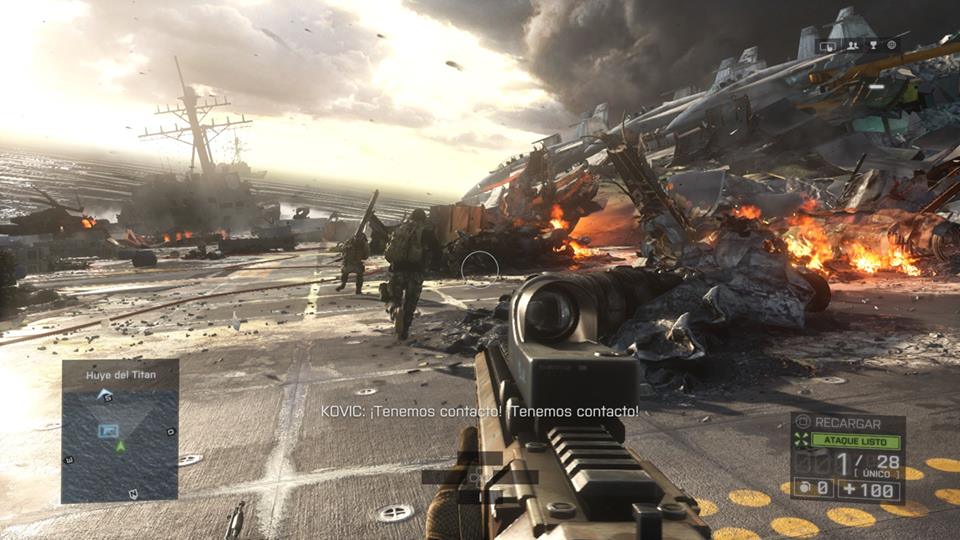Click the squad crosshair icon beside "Ataque listo"
This screenshot has height=540, width=960.
(x=799, y=440)
